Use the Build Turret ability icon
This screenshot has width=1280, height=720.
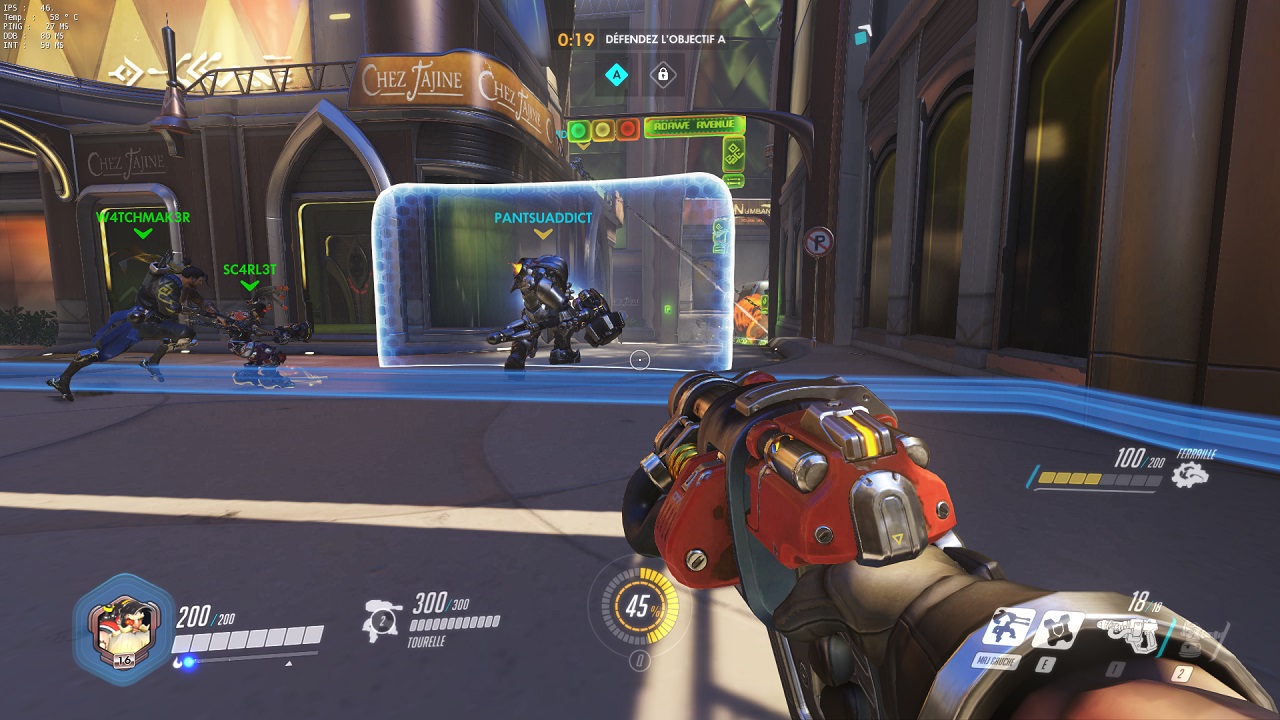tap(1008, 628)
